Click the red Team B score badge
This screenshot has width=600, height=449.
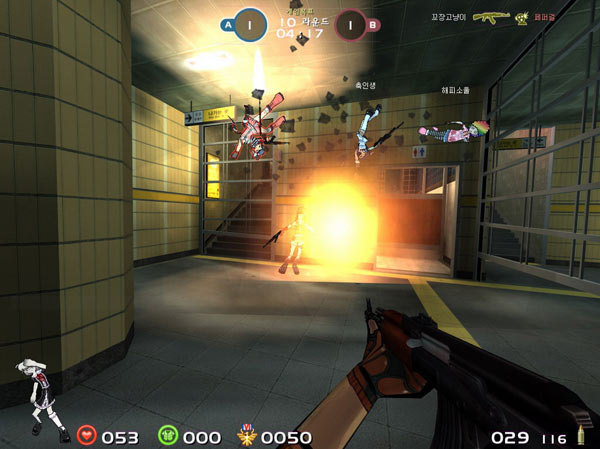(x=350, y=23)
